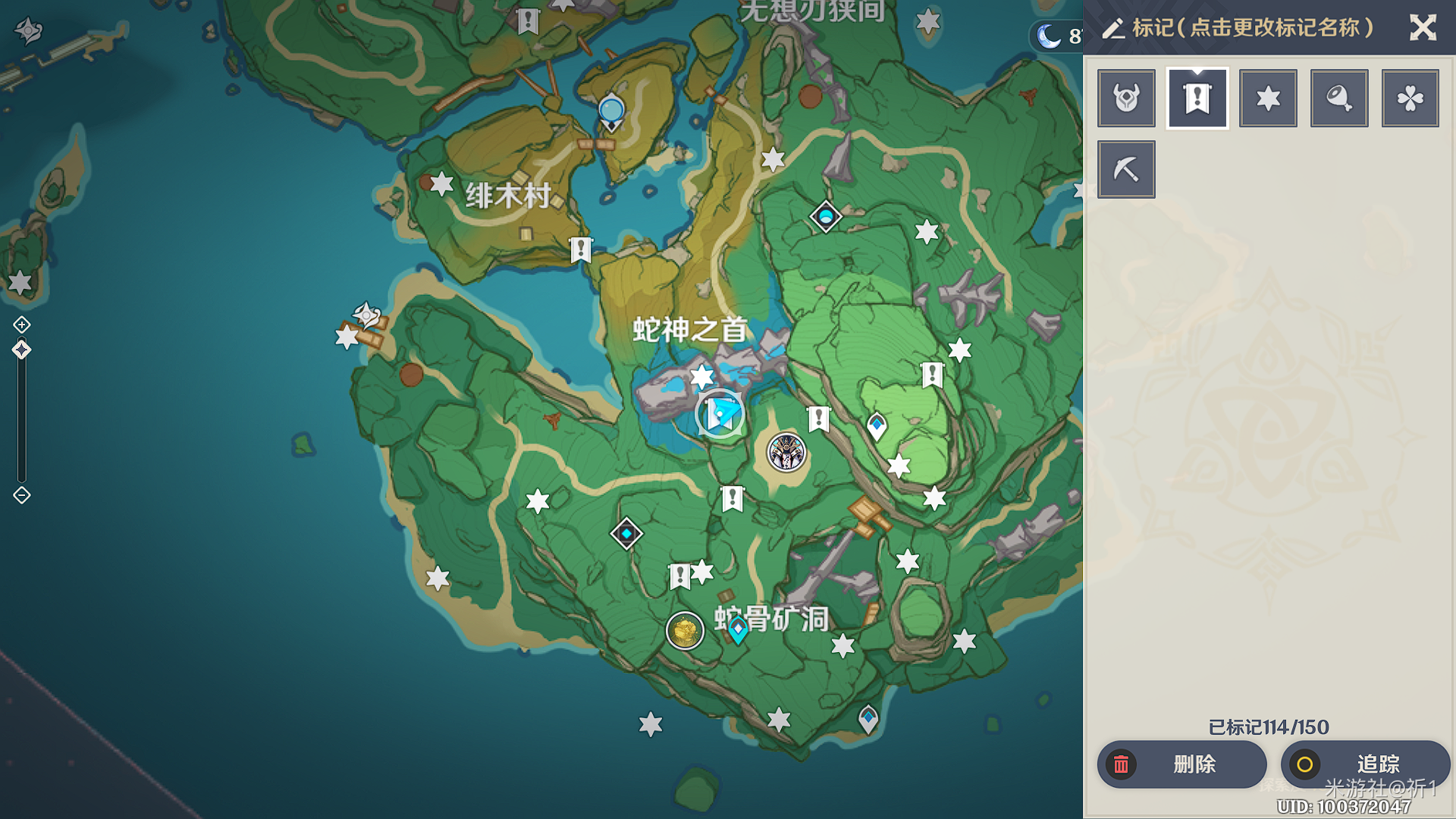This screenshot has height=819, width=1456.
Task: Close the map marker panel
Action: pyautogui.click(x=1423, y=28)
